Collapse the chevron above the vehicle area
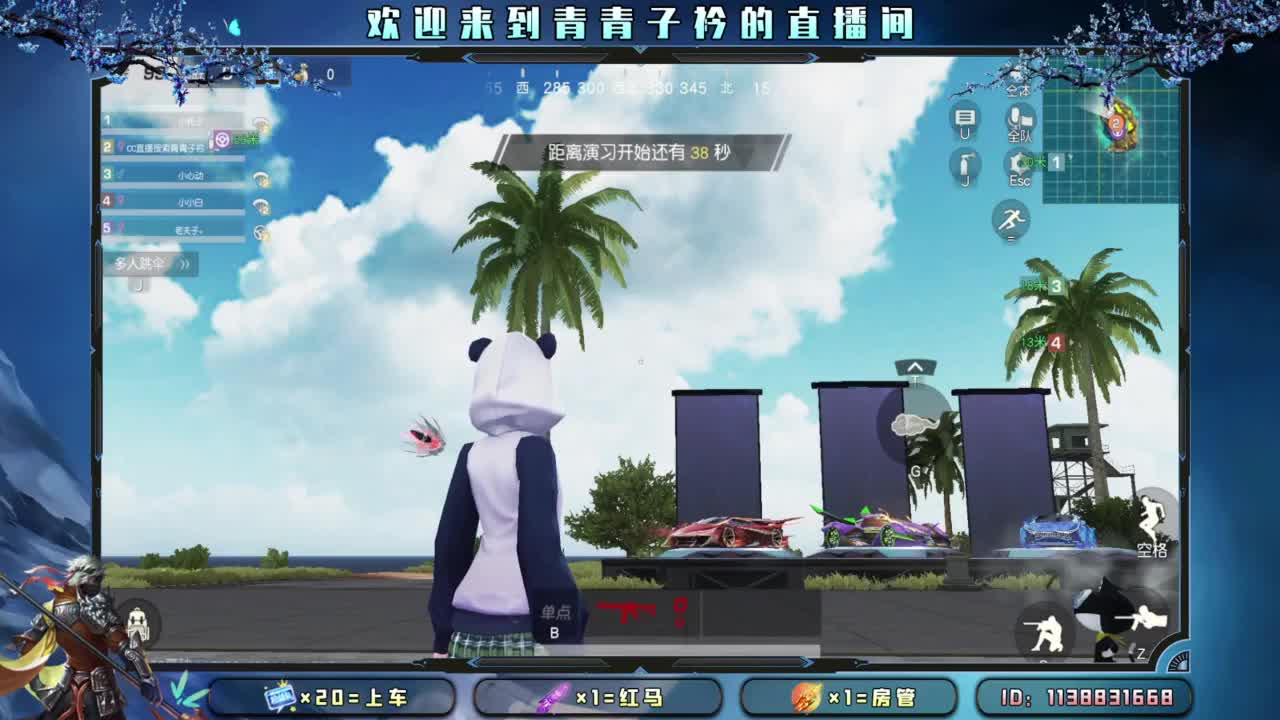The width and height of the screenshot is (1280, 720). pyautogui.click(x=915, y=368)
